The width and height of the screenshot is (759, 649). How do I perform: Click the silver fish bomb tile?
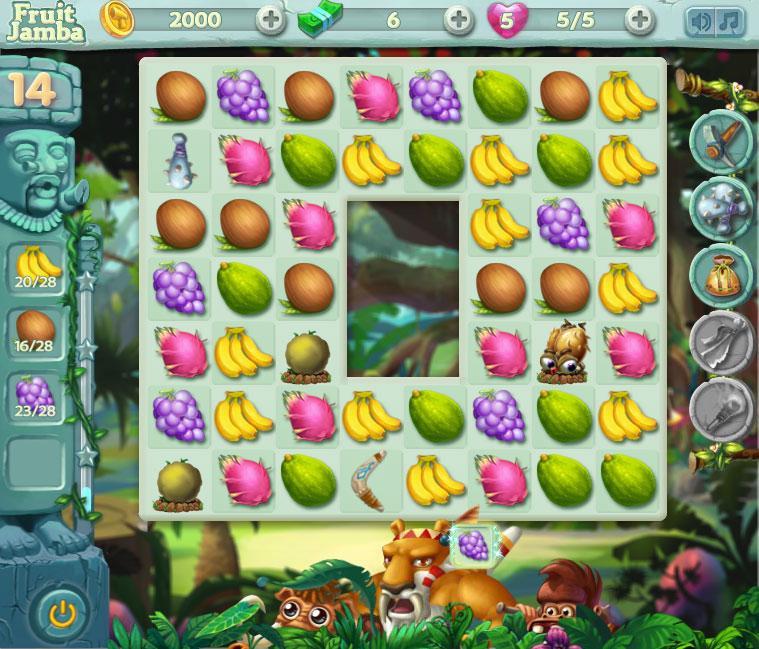tap(181, 161)
